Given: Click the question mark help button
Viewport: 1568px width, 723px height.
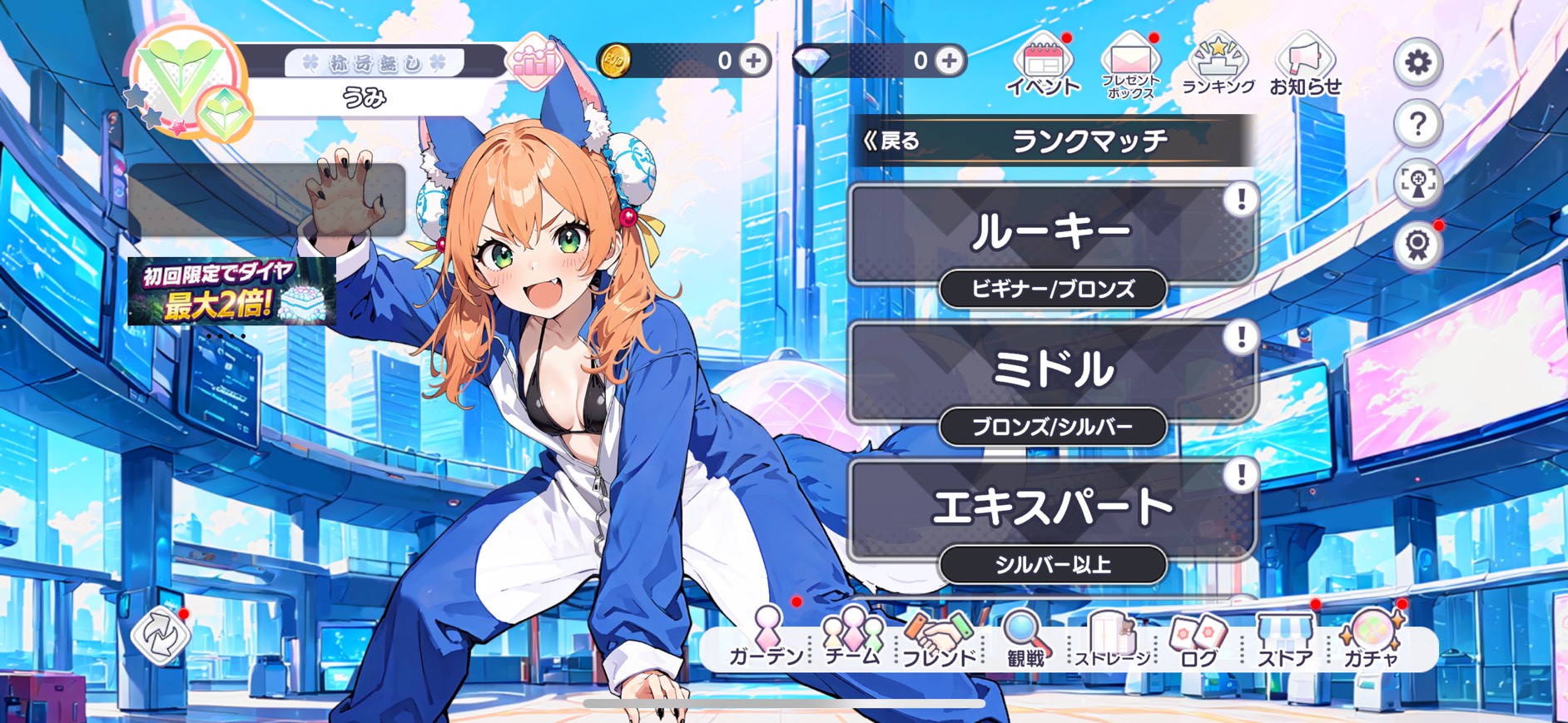Looking at the screenshot, I should coord(1417,124).
